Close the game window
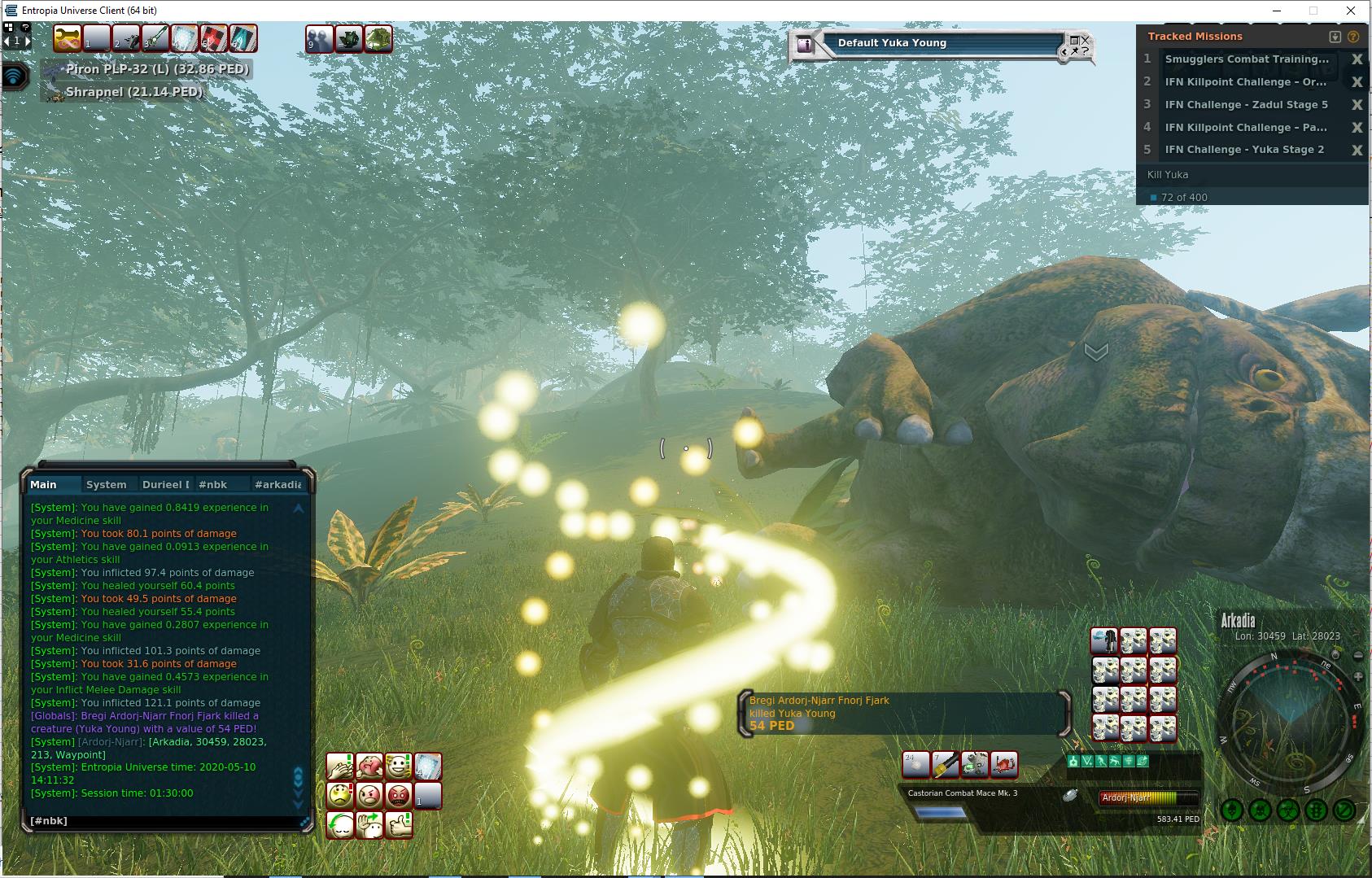The image size is (1372, 878). (1352, 11)
